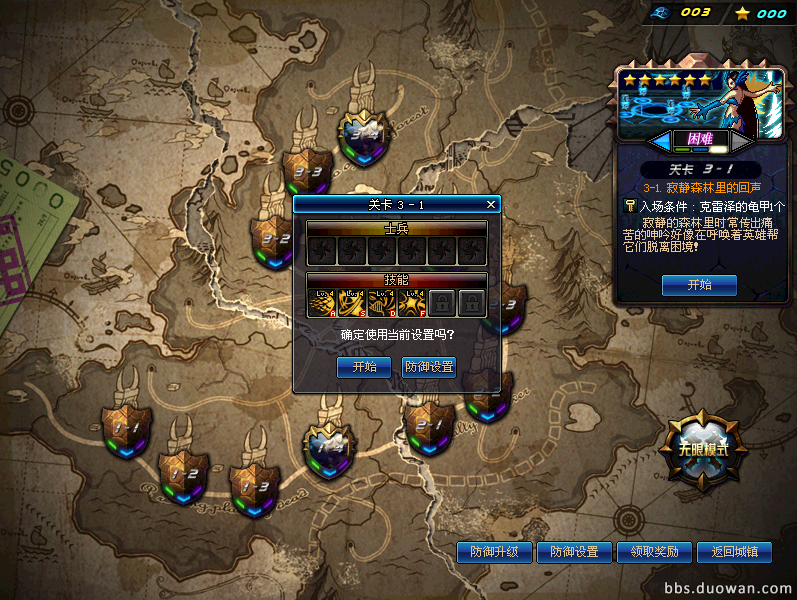This screenshot has width=797, height=600.
Task: Select stage 1-1 shield on map
Action: pos(128,428)
